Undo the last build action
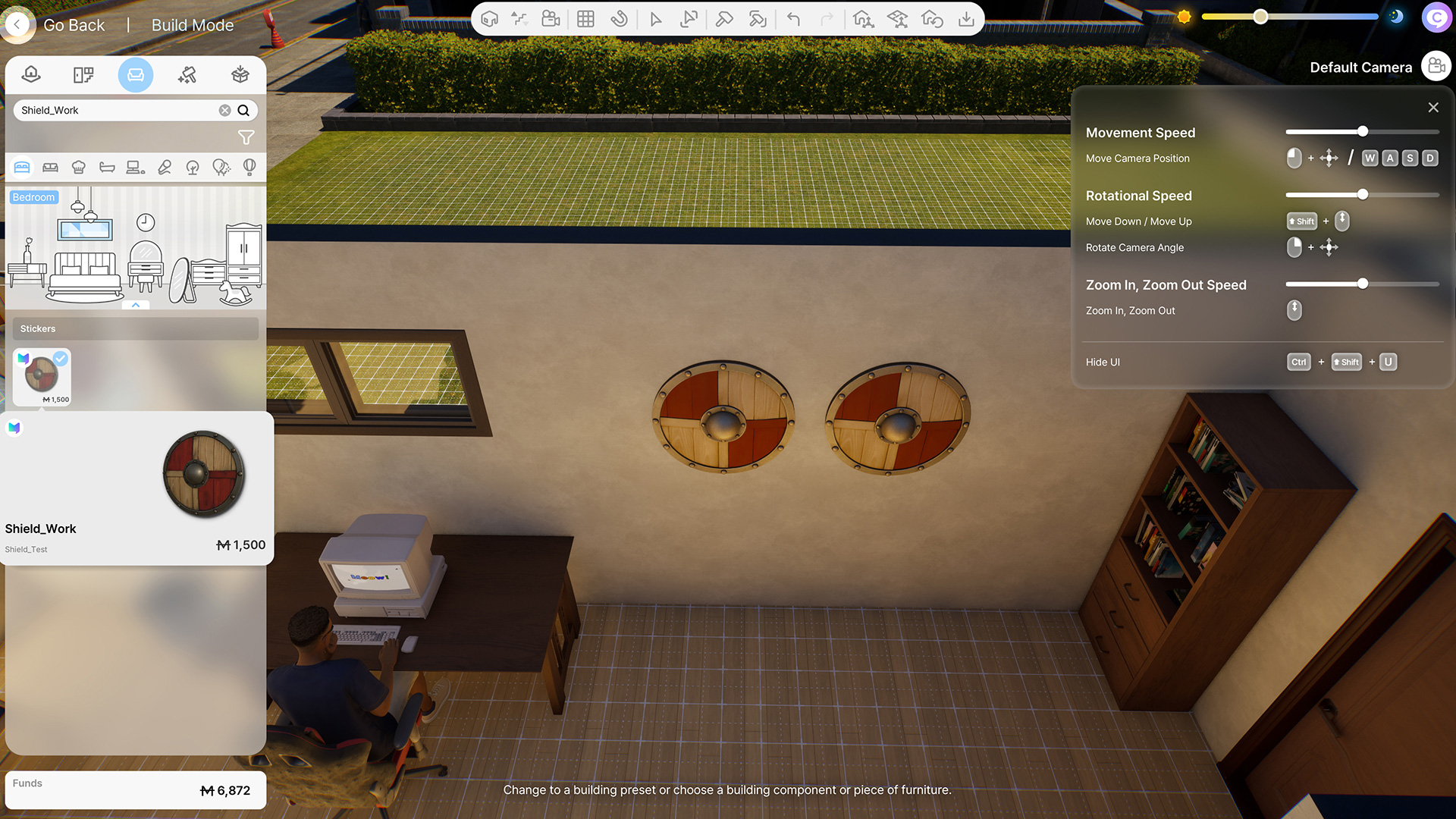The width and height of the screenshot is (1456, 819). 794,19
